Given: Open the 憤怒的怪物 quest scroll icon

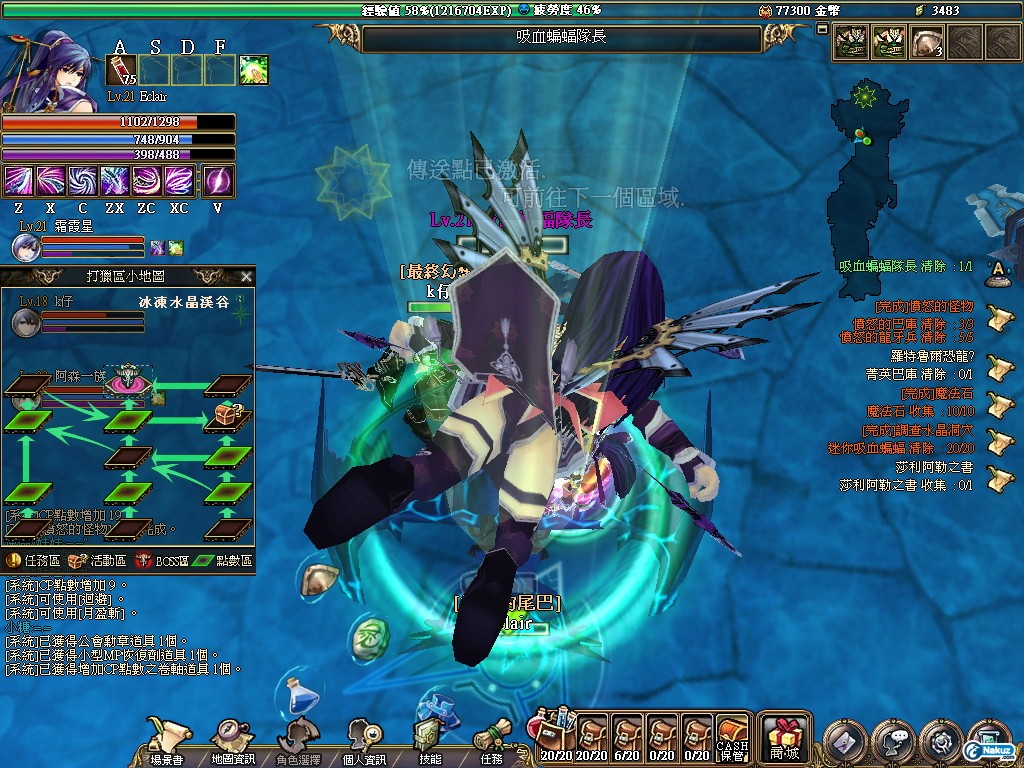Looking at the screenshot, I should click(995, 313).
